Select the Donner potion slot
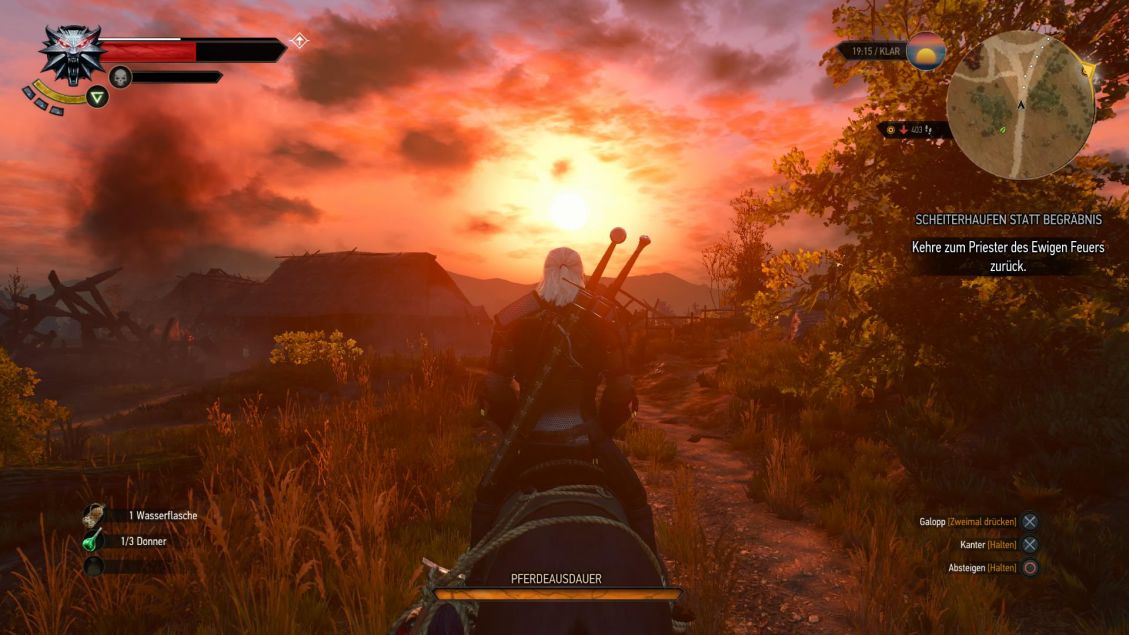The height and width of the screenshot is (635, 1129). (x=95, y=541)
